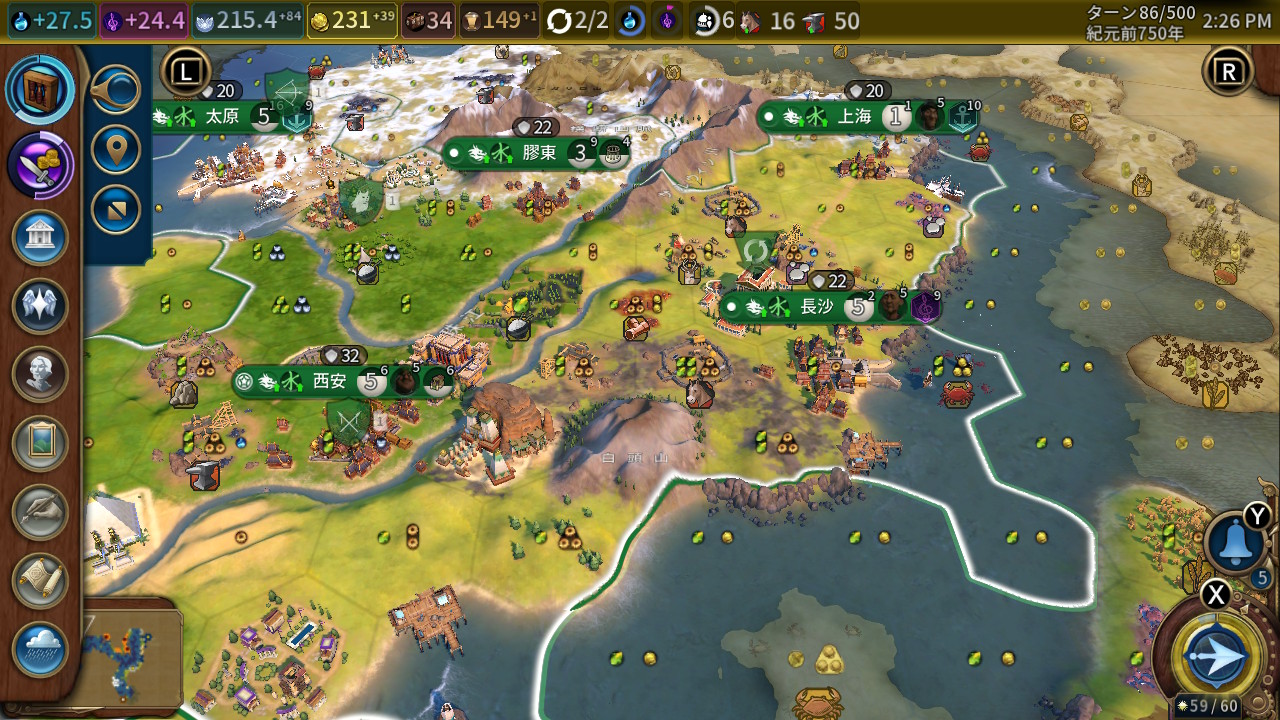The height and width of the screenshot is (720, 1280).
Task: Click the horn-shaped icon button
Action: (116, 92)
